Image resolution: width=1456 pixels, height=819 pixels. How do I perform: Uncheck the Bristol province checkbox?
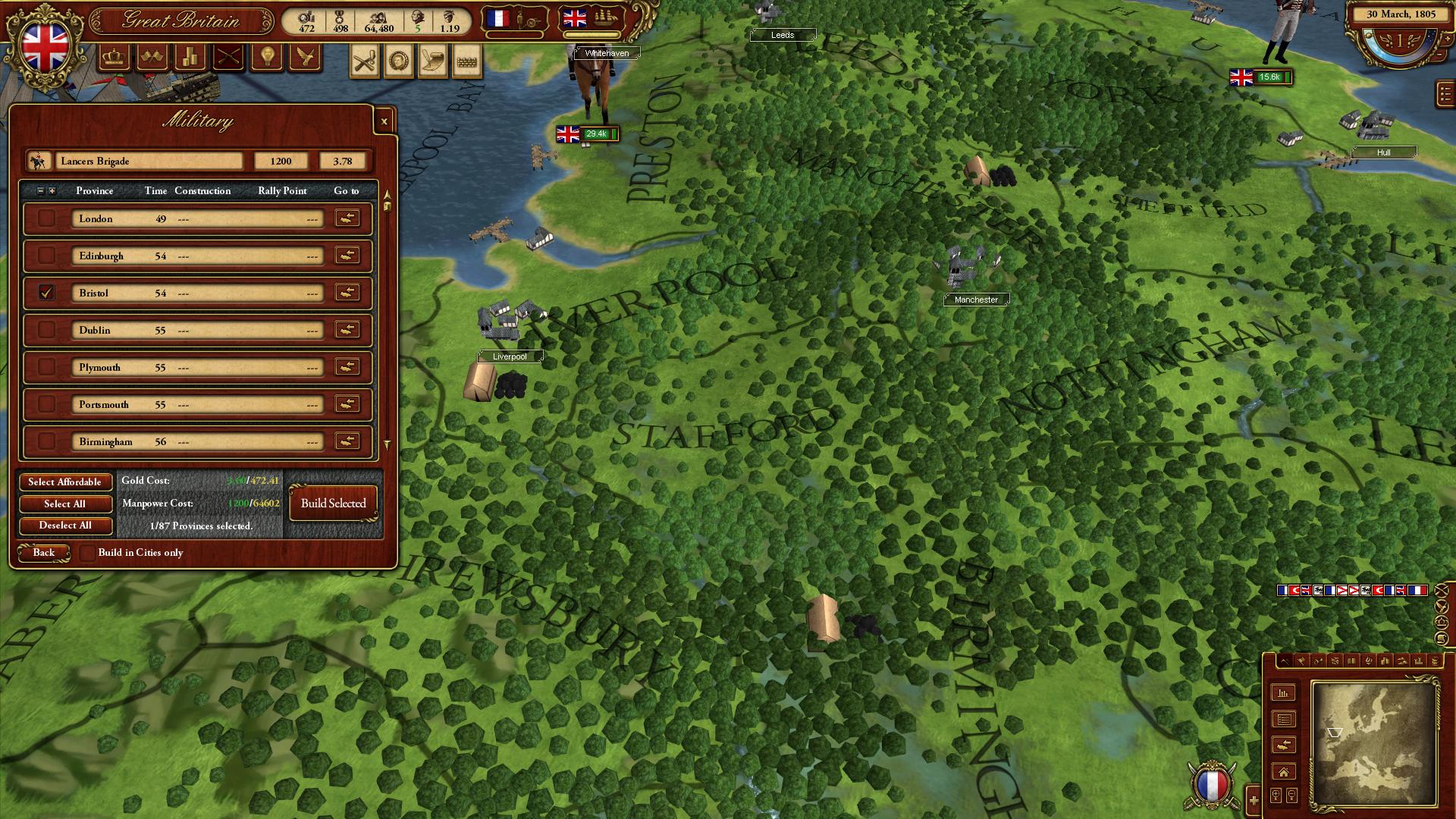47,293
